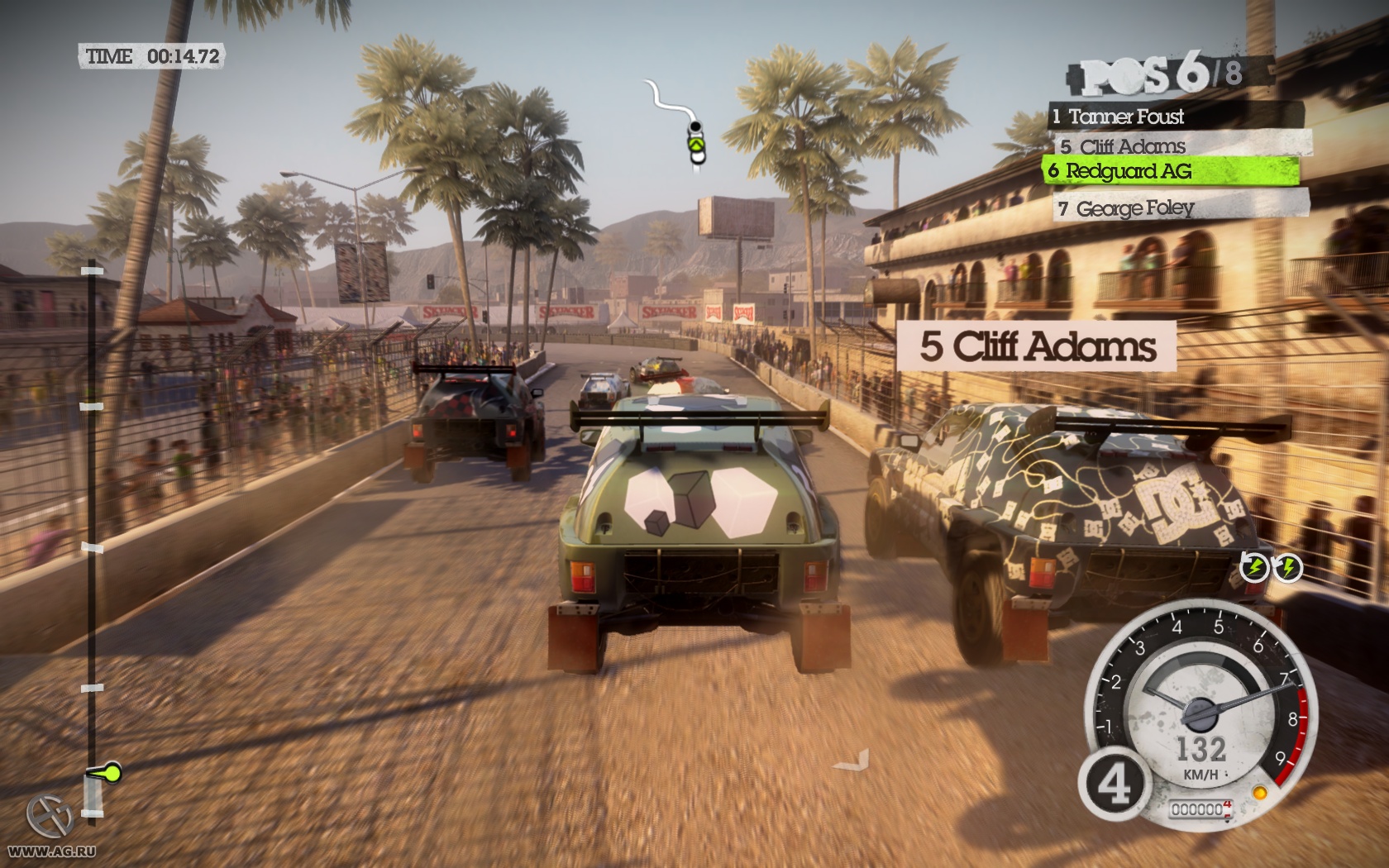The width and height of the screenshot is (1389, 868).
Task: Click the AG.ru watermark logo
Action: click(50, 818)
